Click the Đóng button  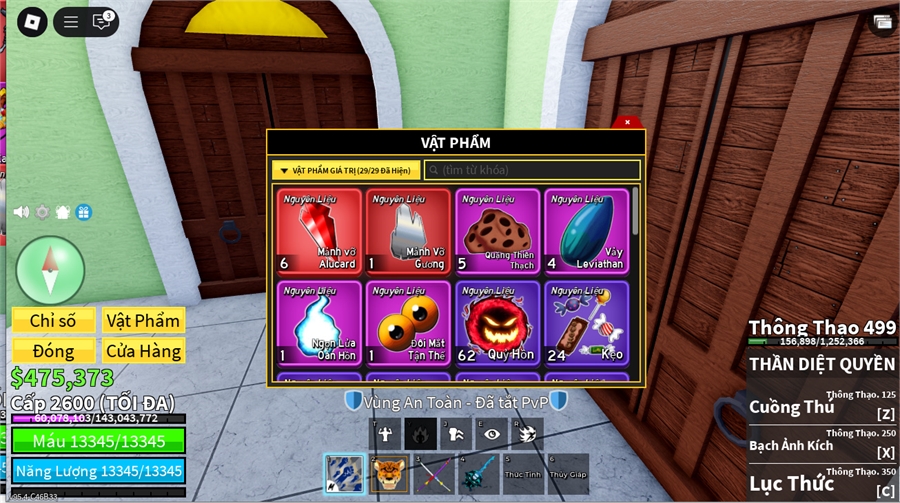53,351
